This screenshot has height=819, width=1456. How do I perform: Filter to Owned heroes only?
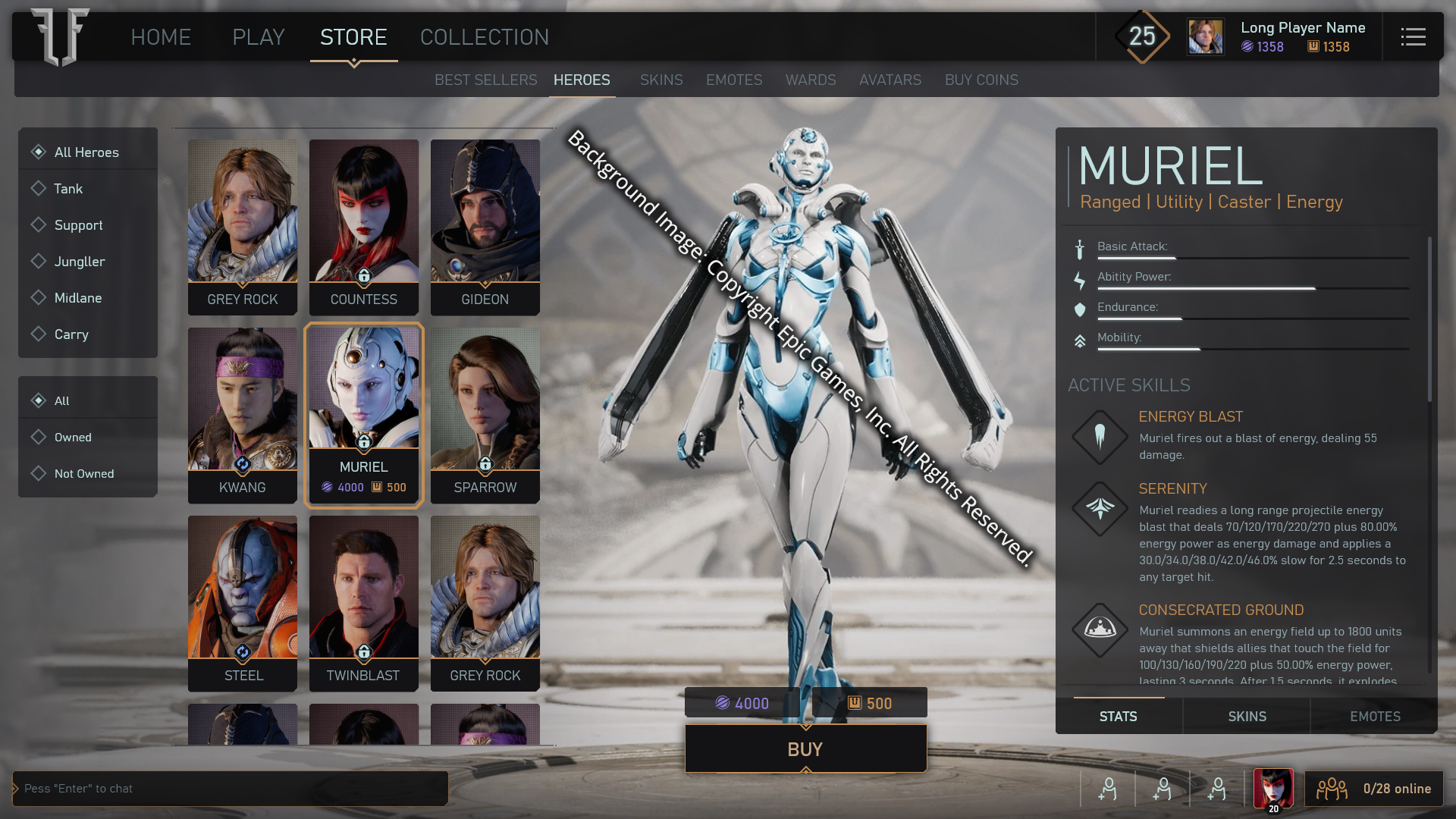[x=73, y=438]
